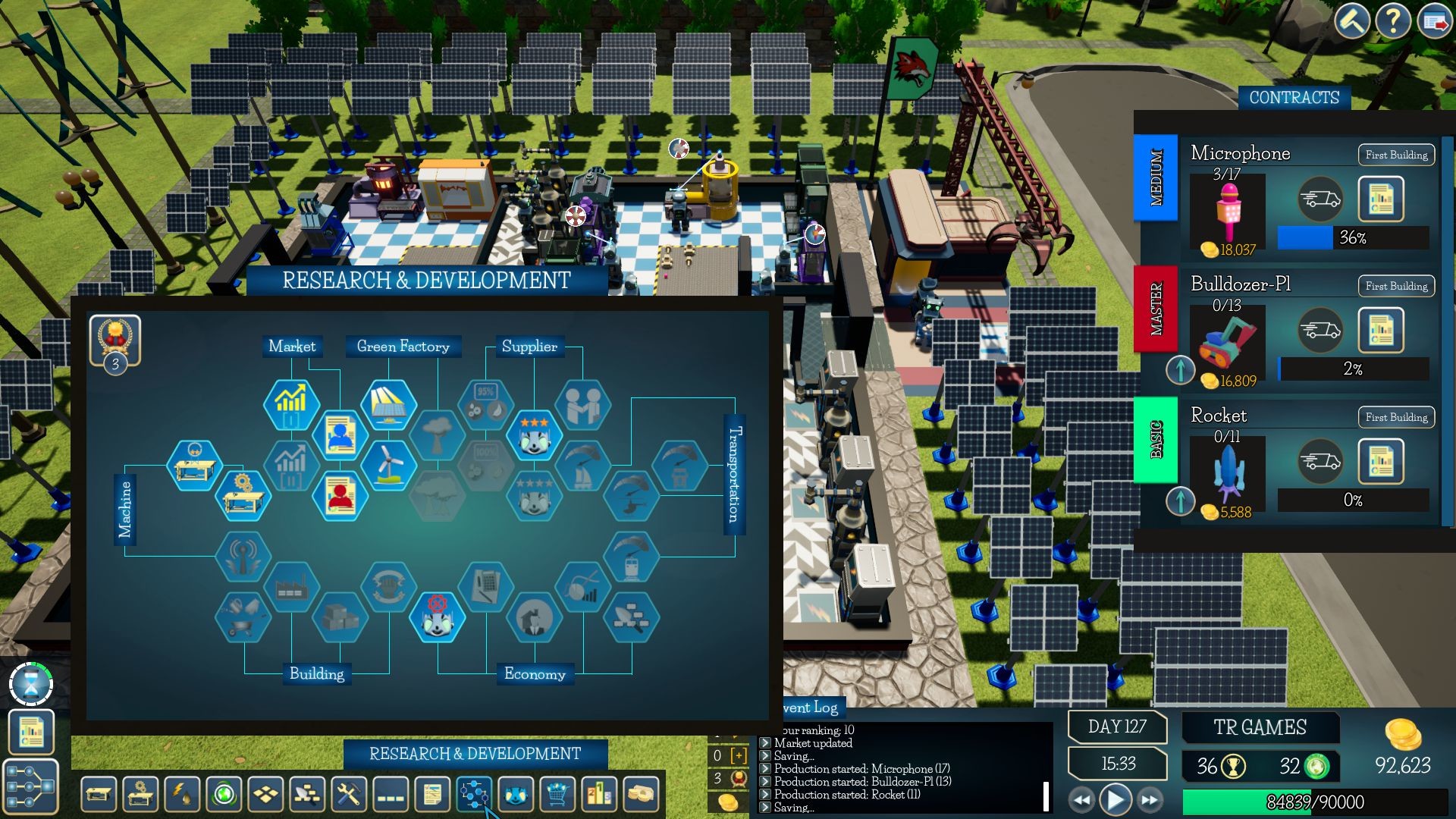Click the upgrade arrow on the Rocket contract
This screenshot has height=819, width=1456.
[1181, 500]
